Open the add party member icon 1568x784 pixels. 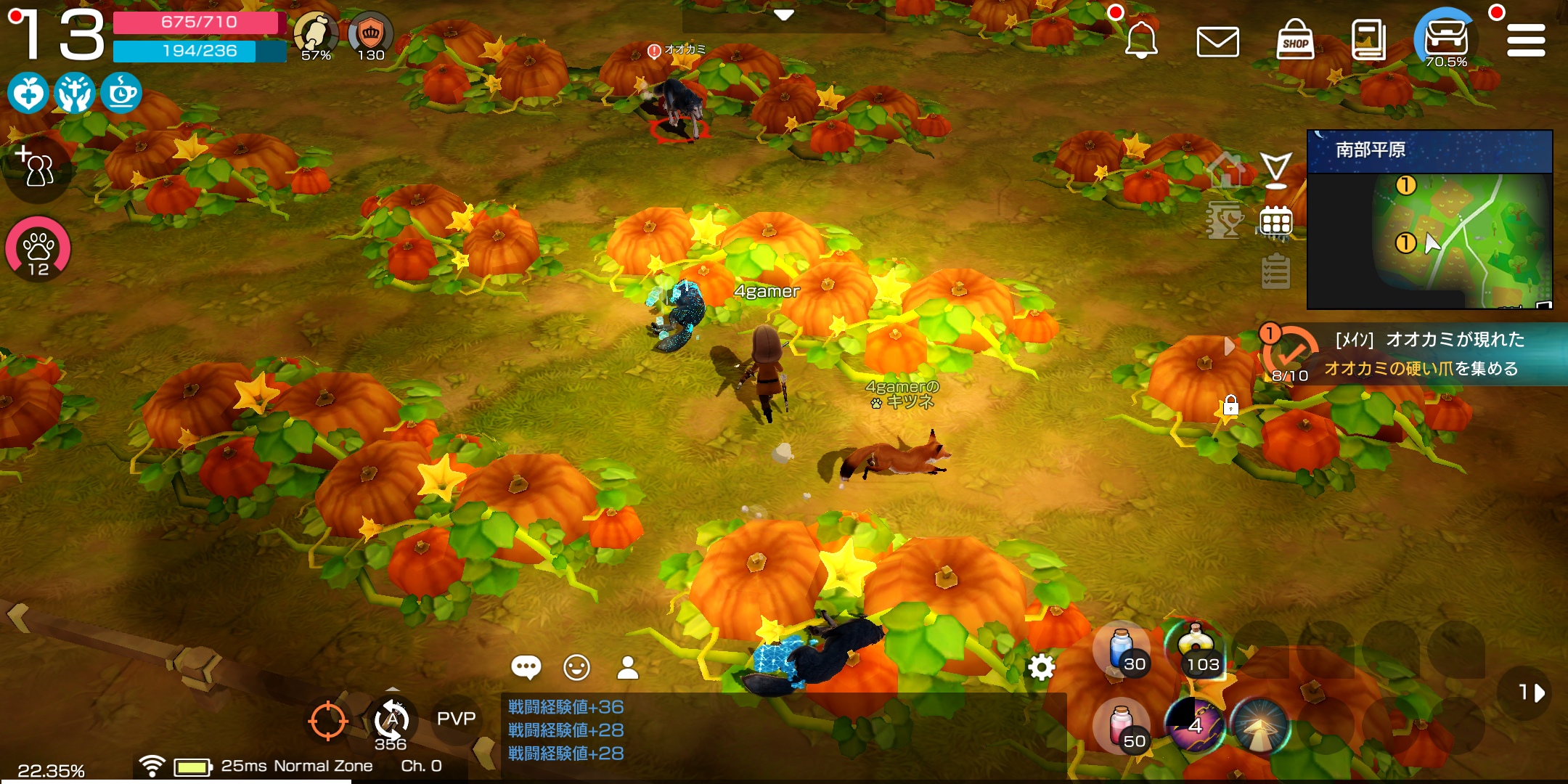pos(36,167)
